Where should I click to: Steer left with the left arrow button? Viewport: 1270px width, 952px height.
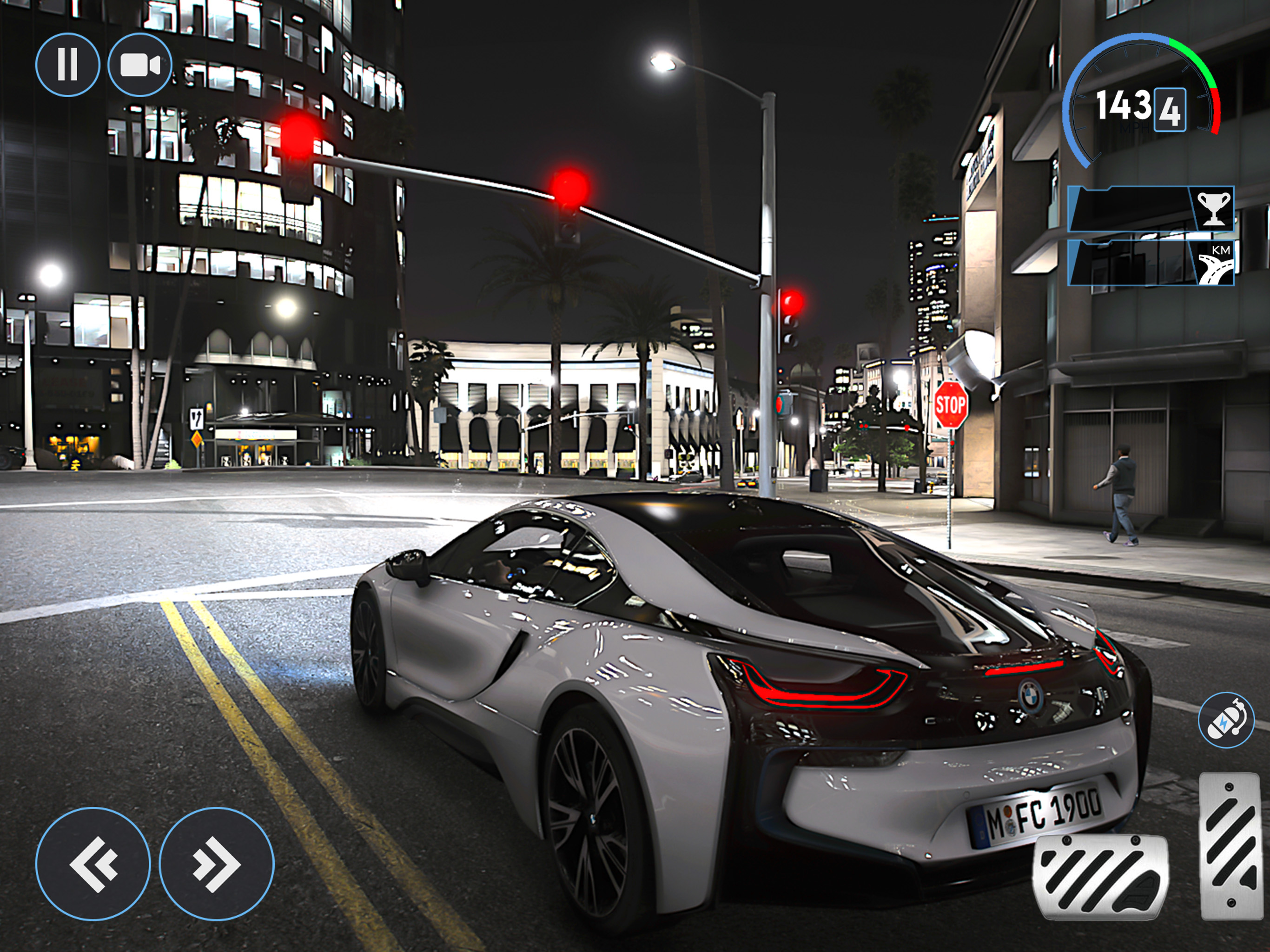coord(93,864)
